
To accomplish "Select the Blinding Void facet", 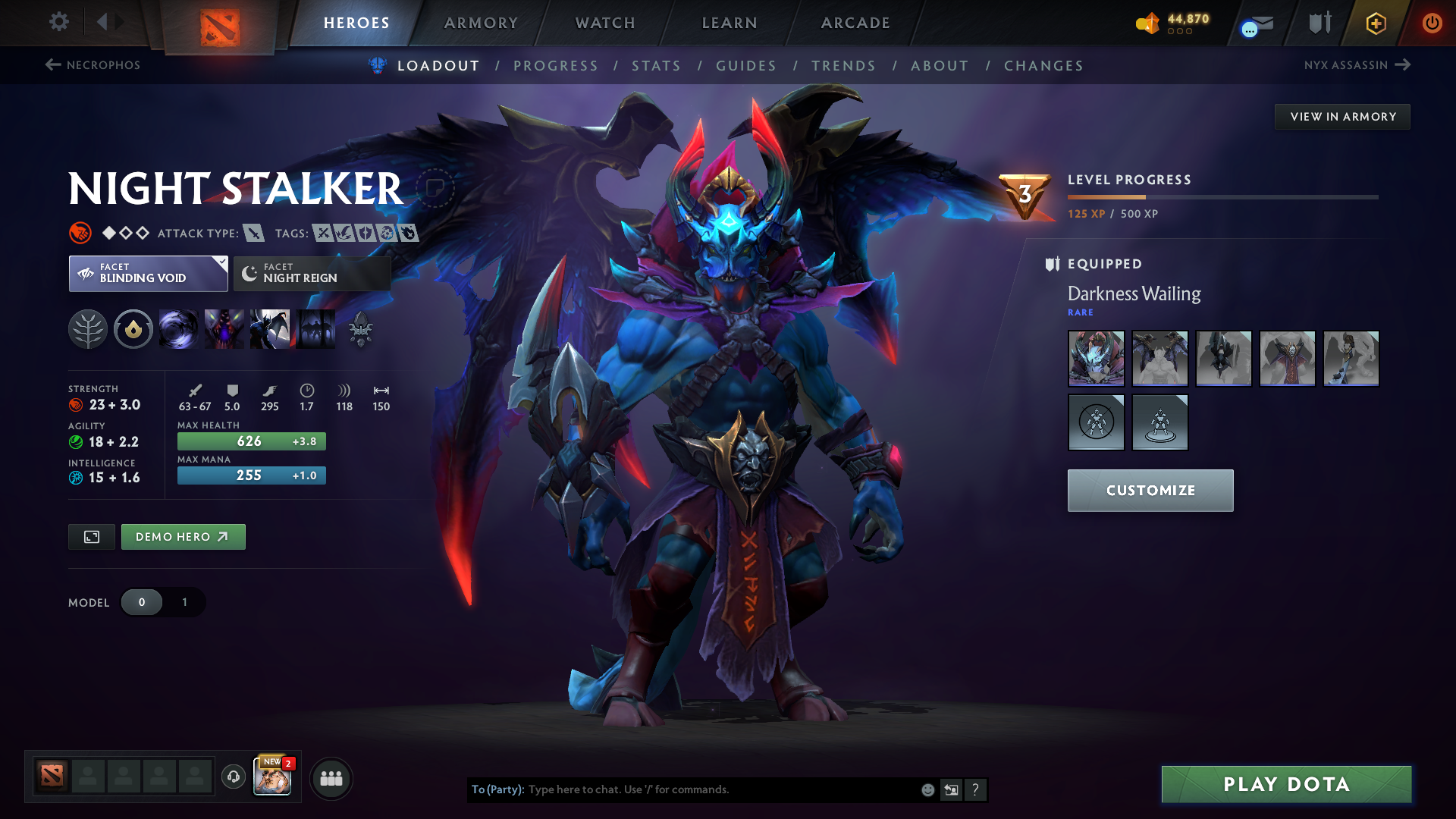I will point(140,273).
